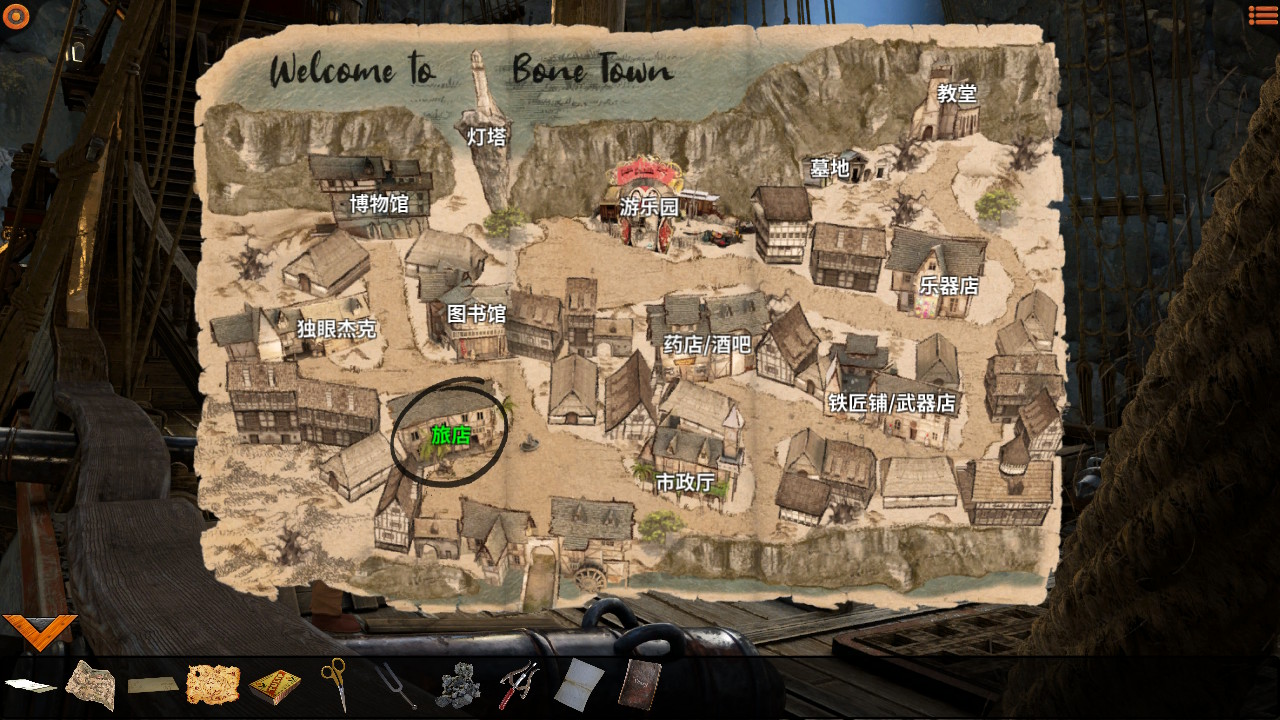This screenshot has width=1280, height=720.
Task: Visit the 游乐园 amusement park marker
Action: tap(649, 207)
